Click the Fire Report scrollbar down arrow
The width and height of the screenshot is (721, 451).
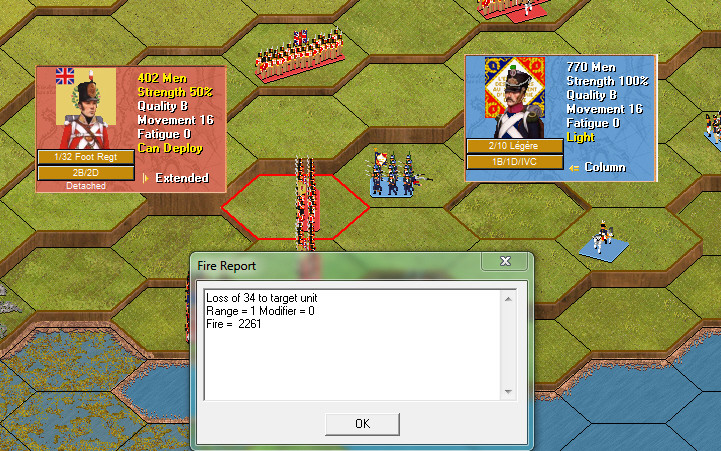point(509,390)
